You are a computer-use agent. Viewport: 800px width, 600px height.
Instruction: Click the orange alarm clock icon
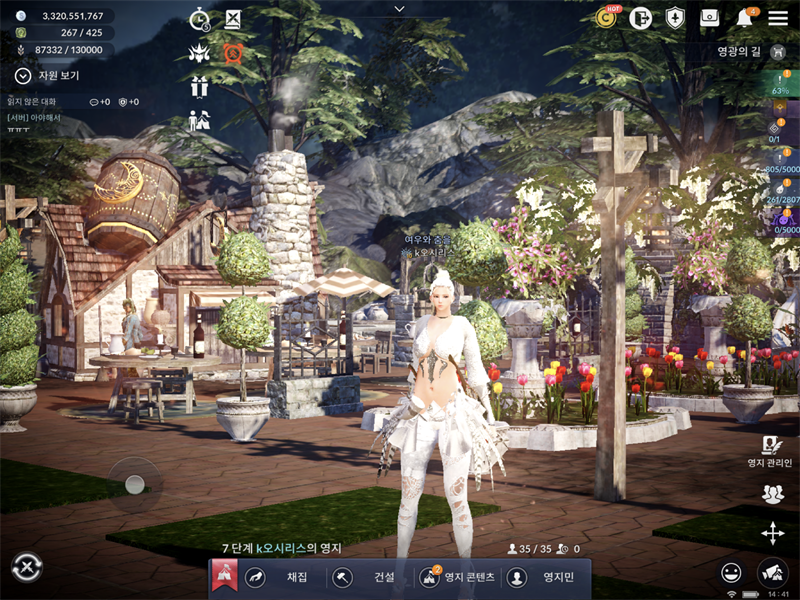(x=233, y=53)
